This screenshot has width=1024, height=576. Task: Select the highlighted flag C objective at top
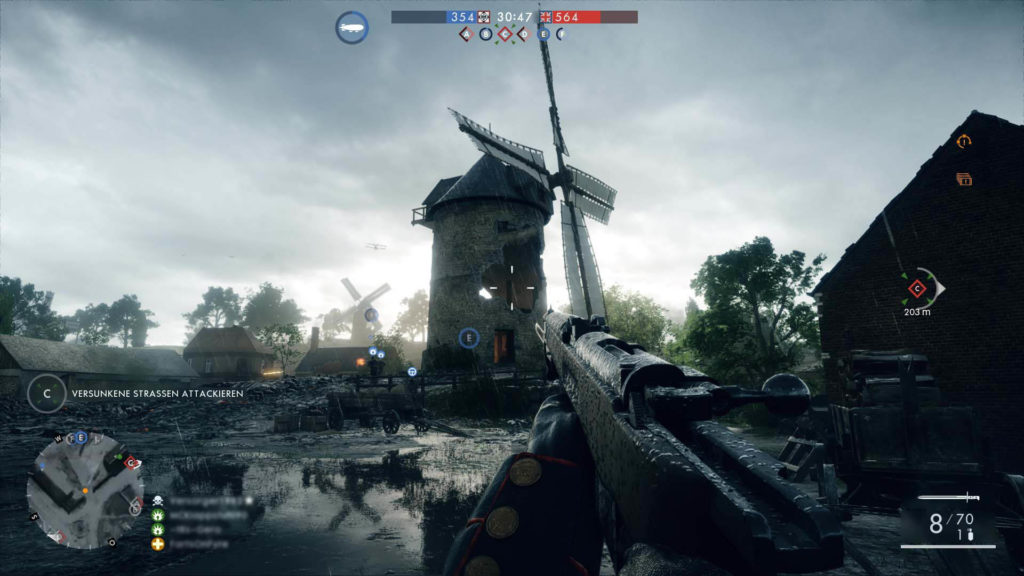click(505, 34)
